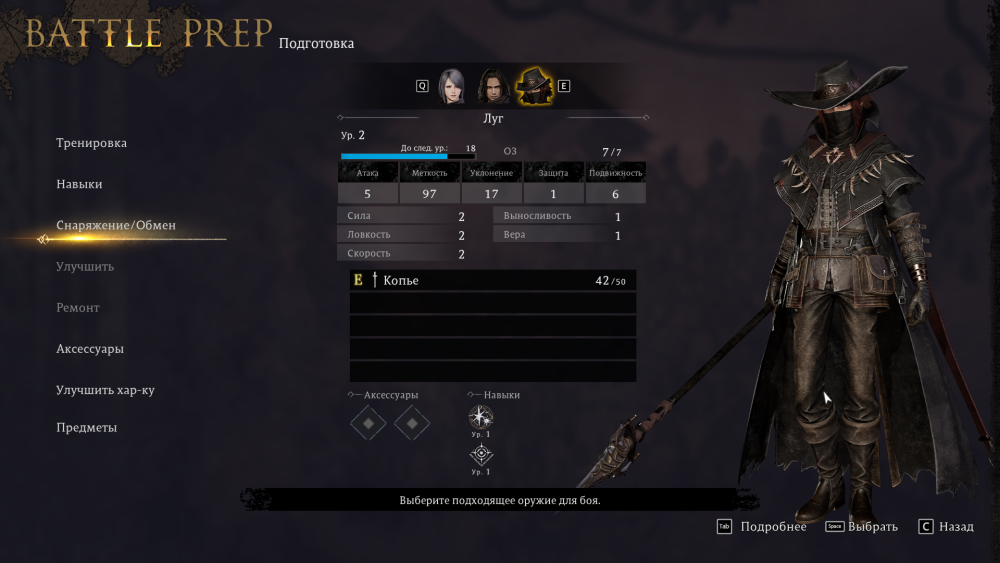Open the Предметы menu entry
This screenshot has width=1000, height=563.
tap(87, 428)
